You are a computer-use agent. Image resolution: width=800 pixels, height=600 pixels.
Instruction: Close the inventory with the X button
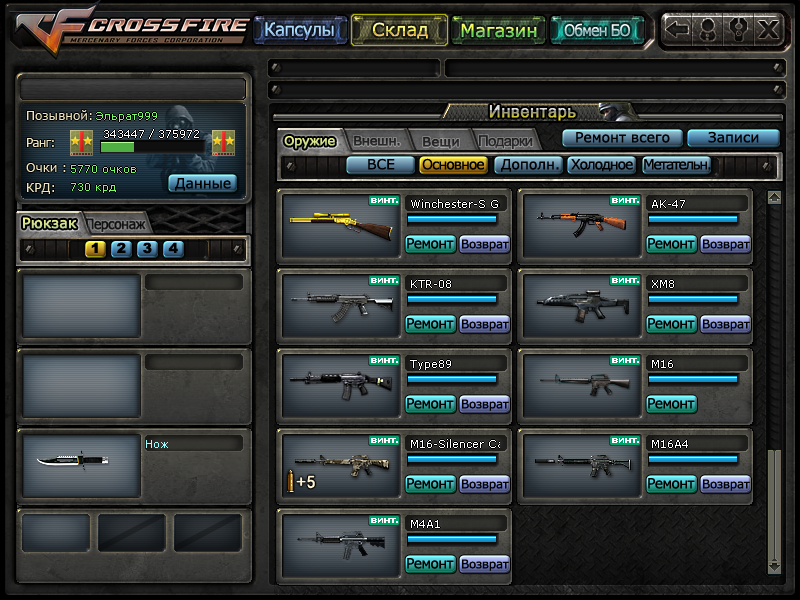pos(767,29)
